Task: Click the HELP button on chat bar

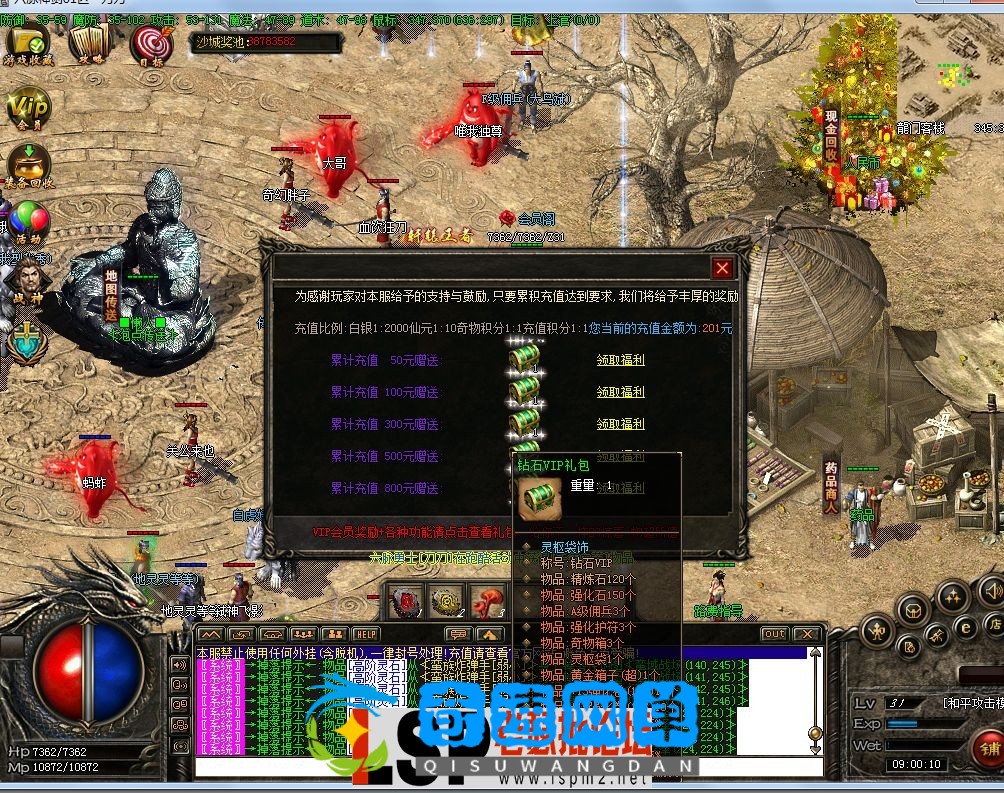Action: (366, 634)
